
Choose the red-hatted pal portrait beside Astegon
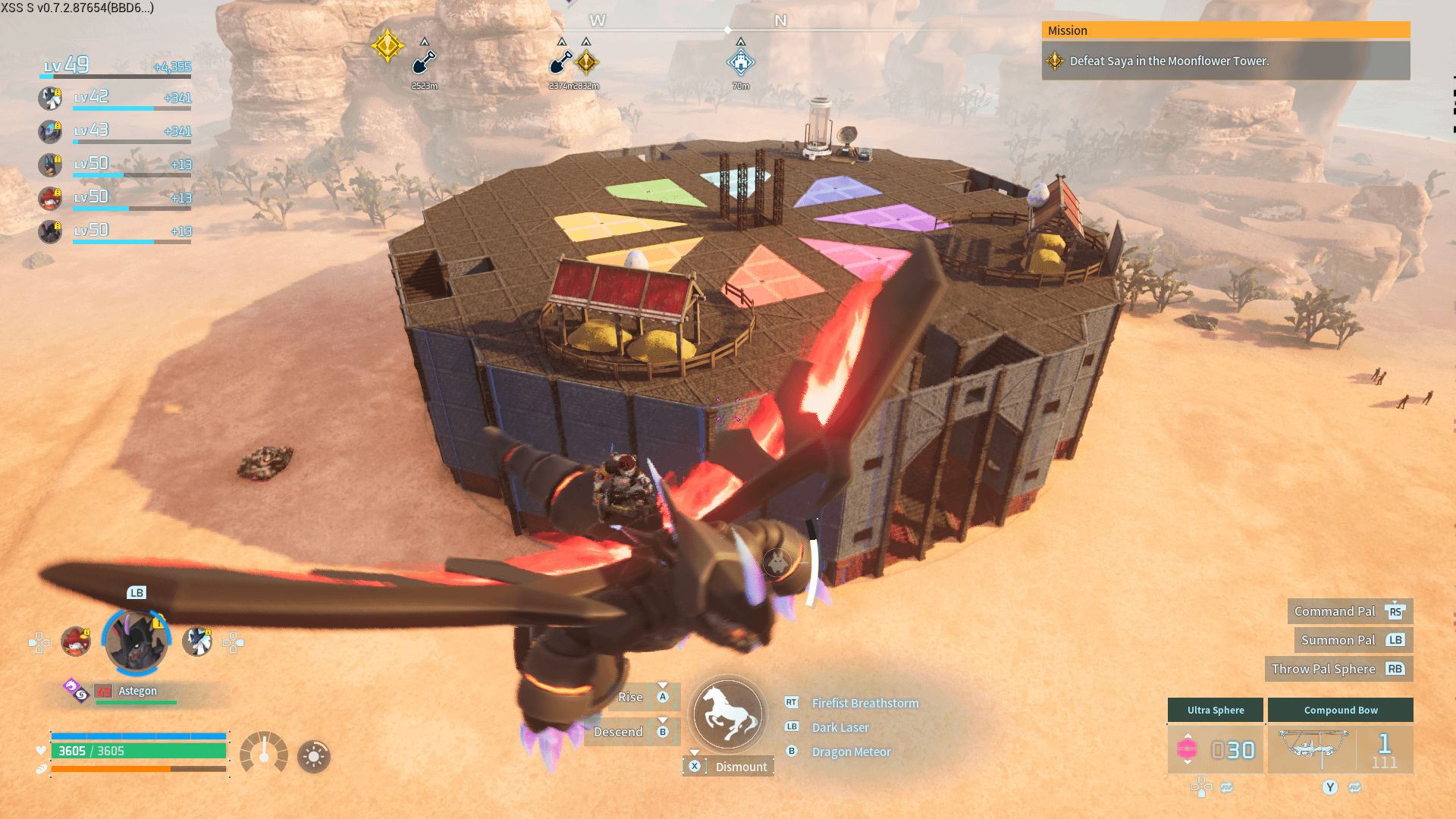click(76, 642)
